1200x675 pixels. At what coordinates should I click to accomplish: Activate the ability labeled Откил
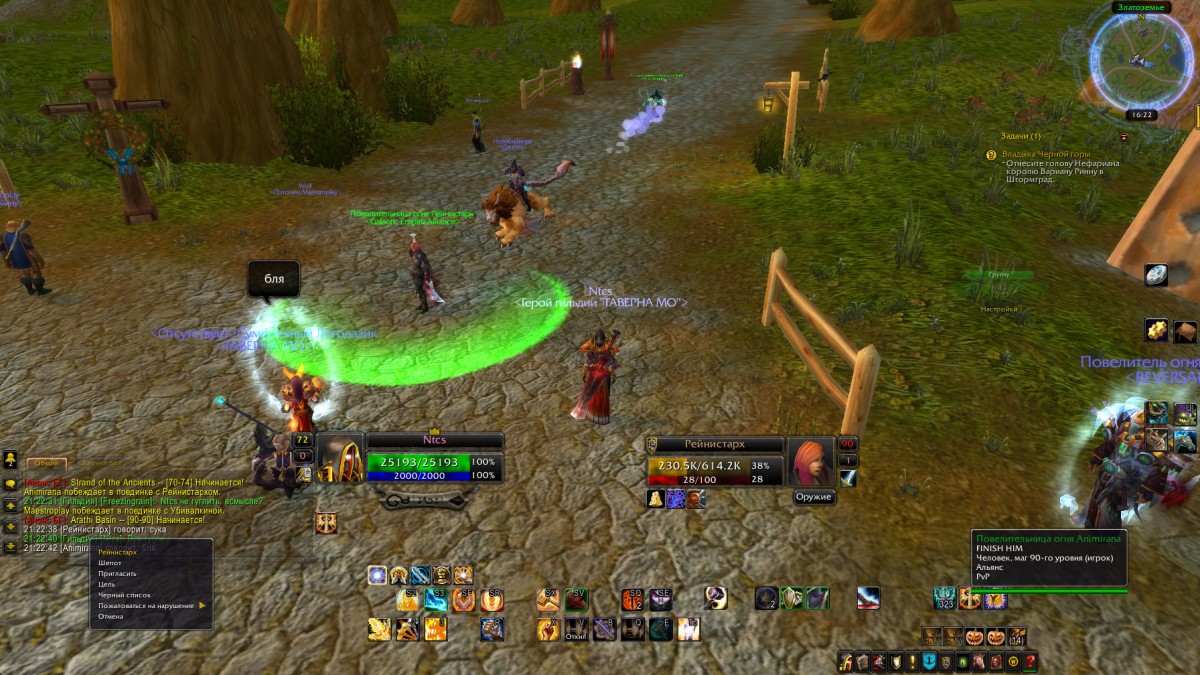click(576, 629)
